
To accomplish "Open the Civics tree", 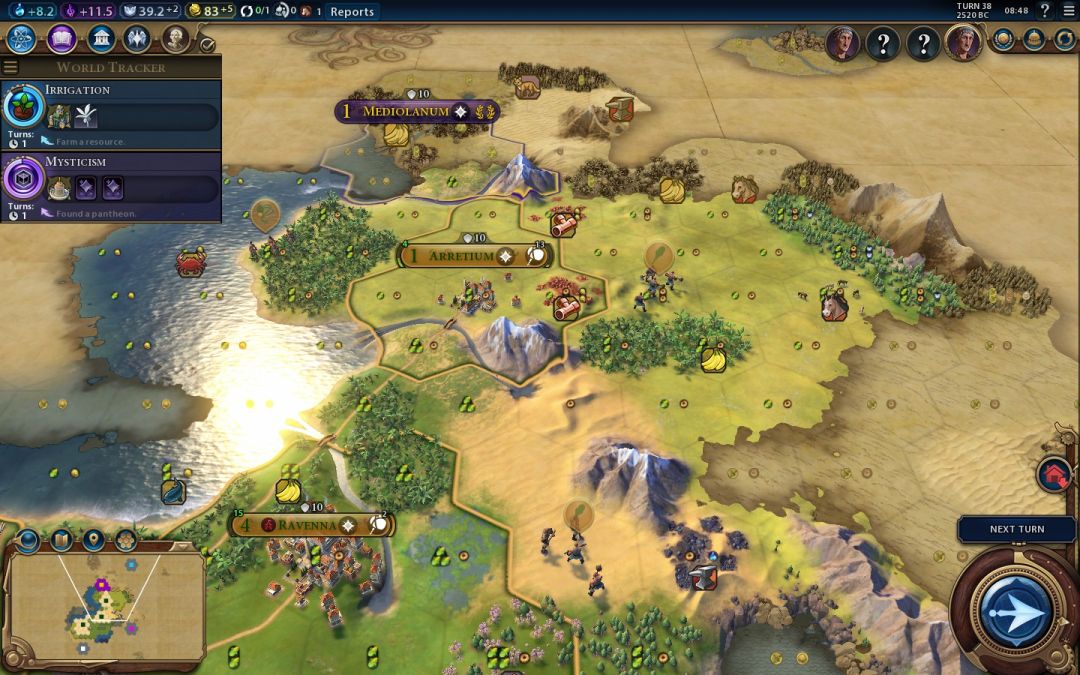I will (61, 39).
